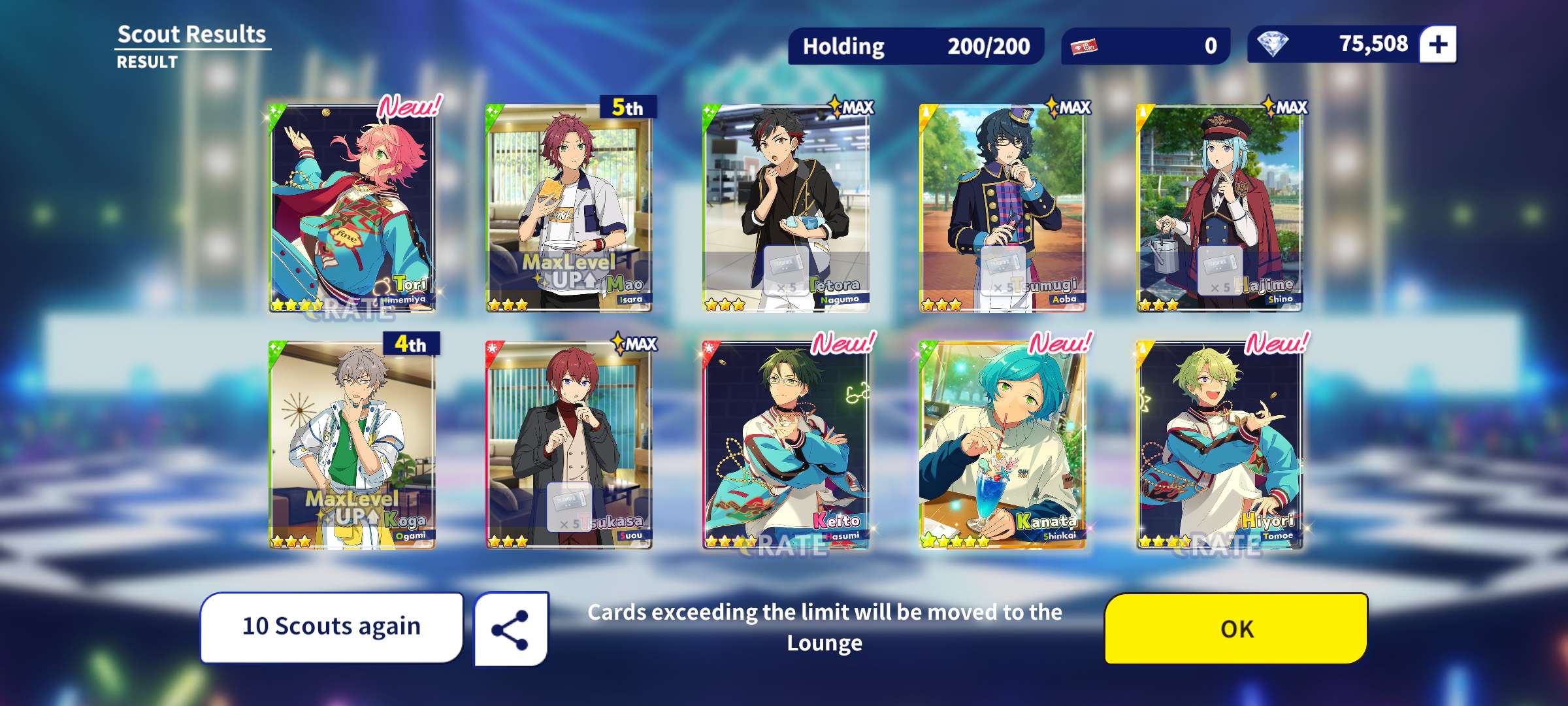Viewport: 1568px width, 706px height.
Task: Inspect the new Keito Hasumi card
Action: pyautogui.click(x=785, y=445)
